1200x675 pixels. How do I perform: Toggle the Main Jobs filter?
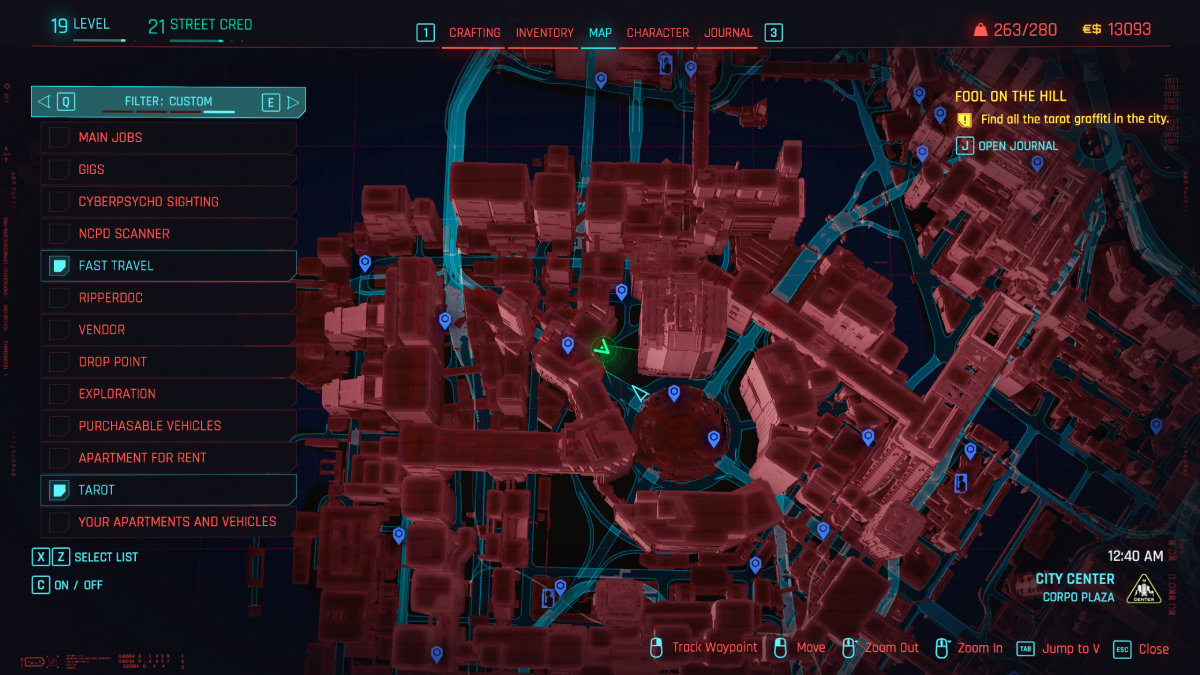168,137
